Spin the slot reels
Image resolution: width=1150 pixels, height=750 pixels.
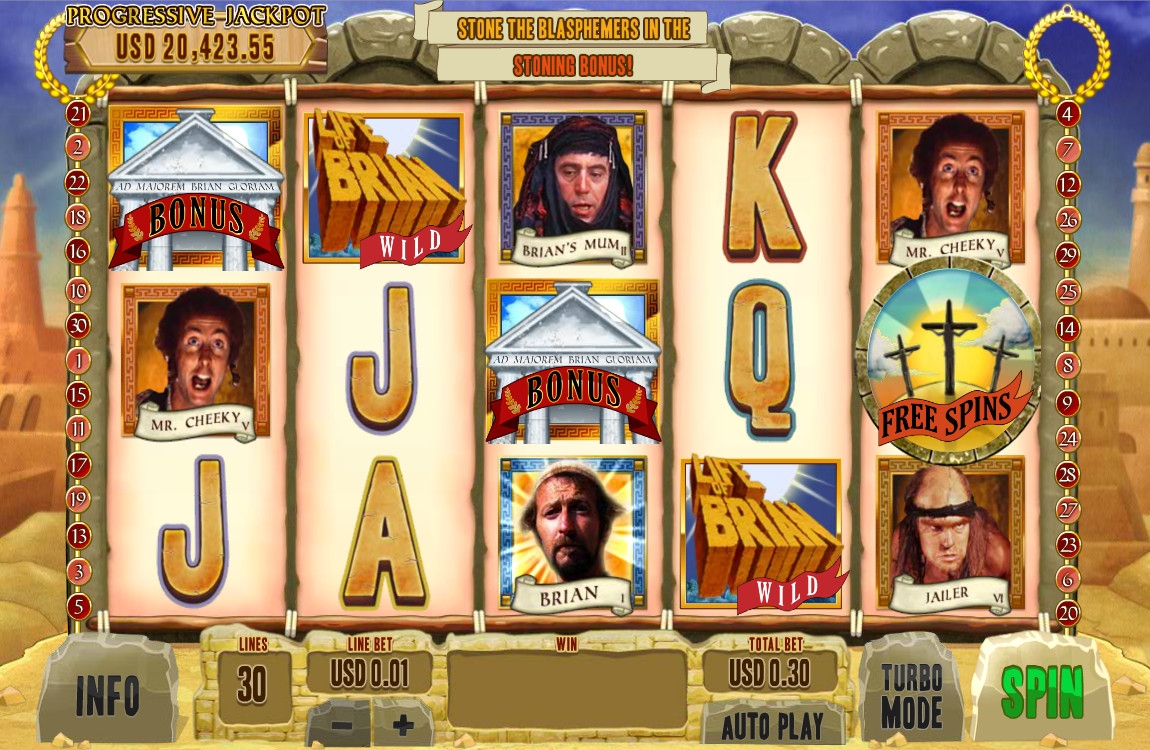[1042, 689]
